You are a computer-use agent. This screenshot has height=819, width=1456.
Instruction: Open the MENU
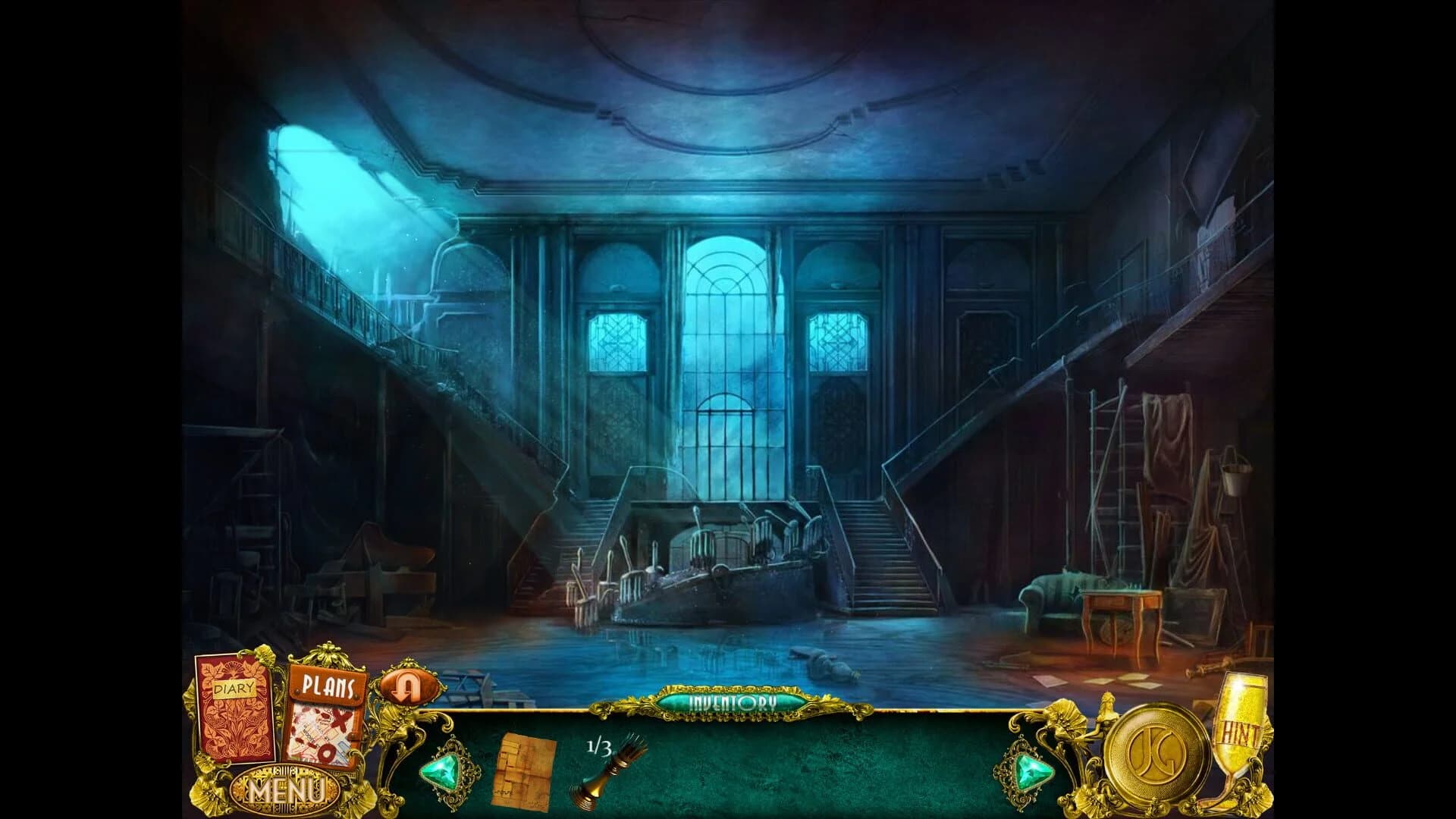click(x=284, y=790)
